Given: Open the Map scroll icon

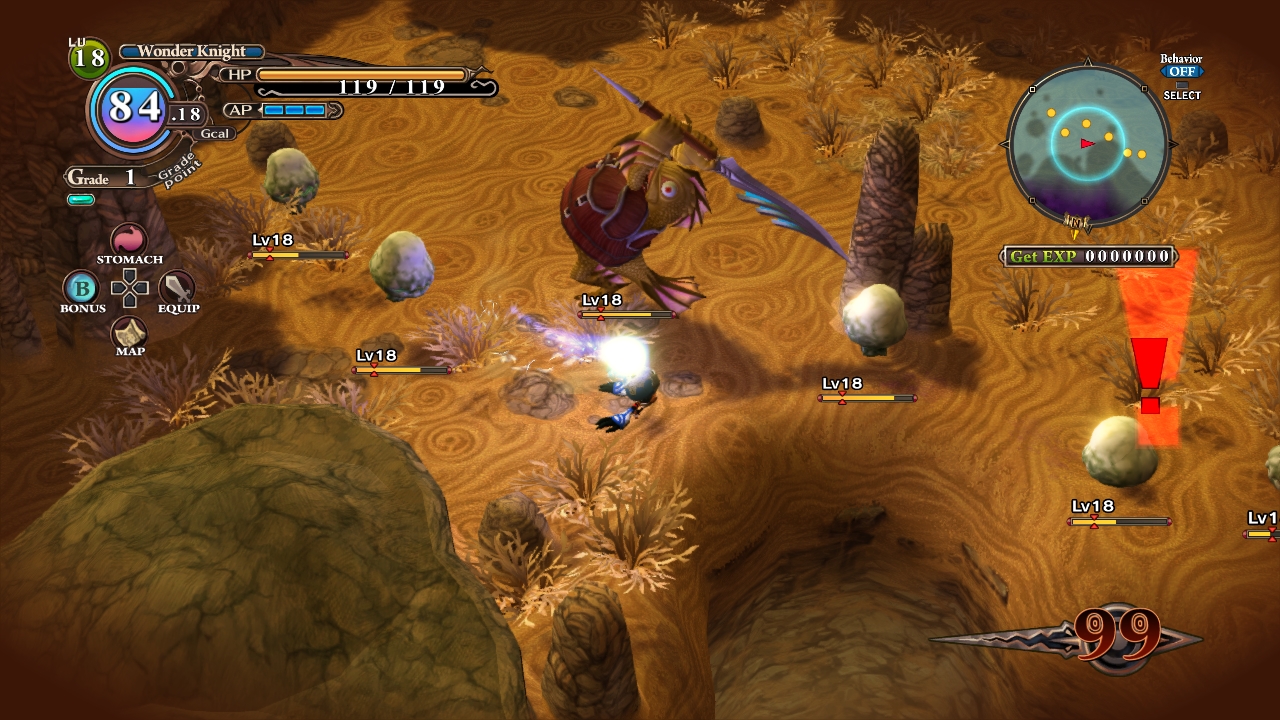Looking at the screenshot, I should point(129,333).
